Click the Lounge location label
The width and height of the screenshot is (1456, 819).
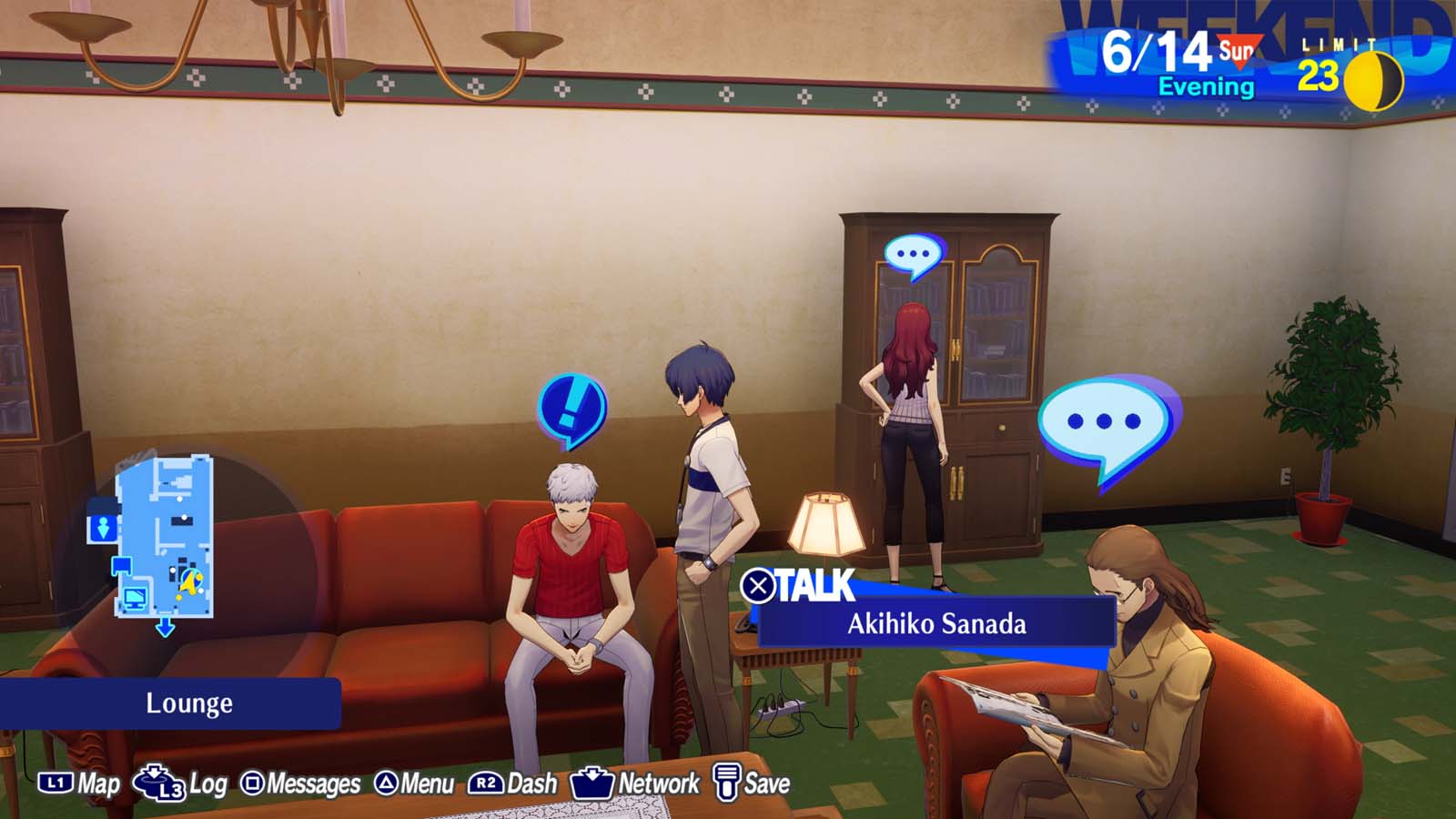tap(188, 703)
